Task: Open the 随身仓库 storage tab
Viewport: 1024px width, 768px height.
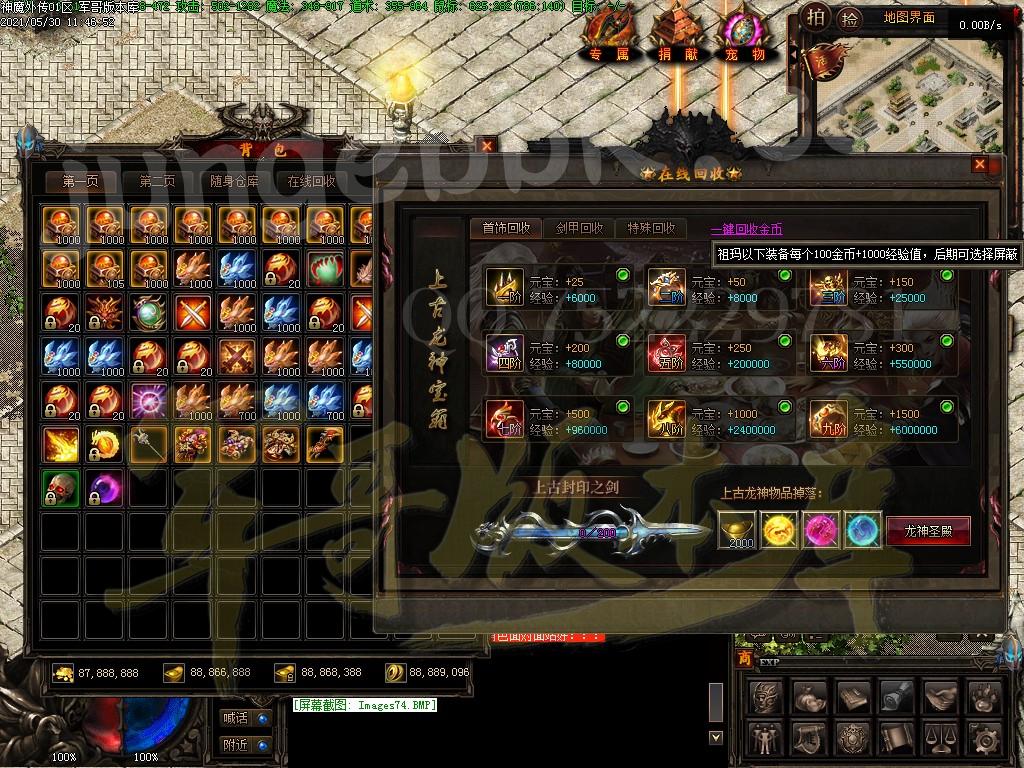Action: click(234, 182)
